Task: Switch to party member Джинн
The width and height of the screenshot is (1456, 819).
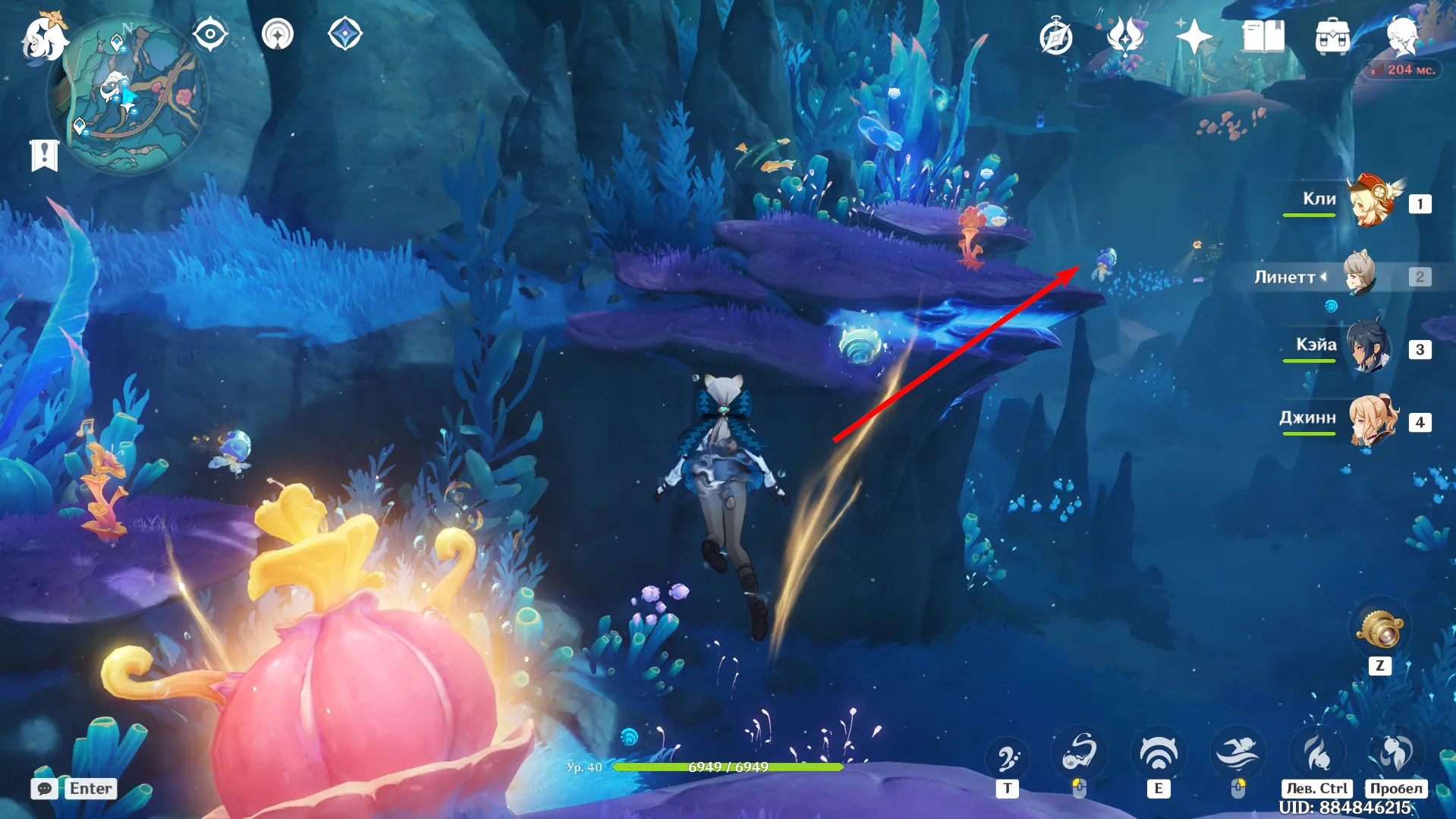Action: (x=1372, y=420)
